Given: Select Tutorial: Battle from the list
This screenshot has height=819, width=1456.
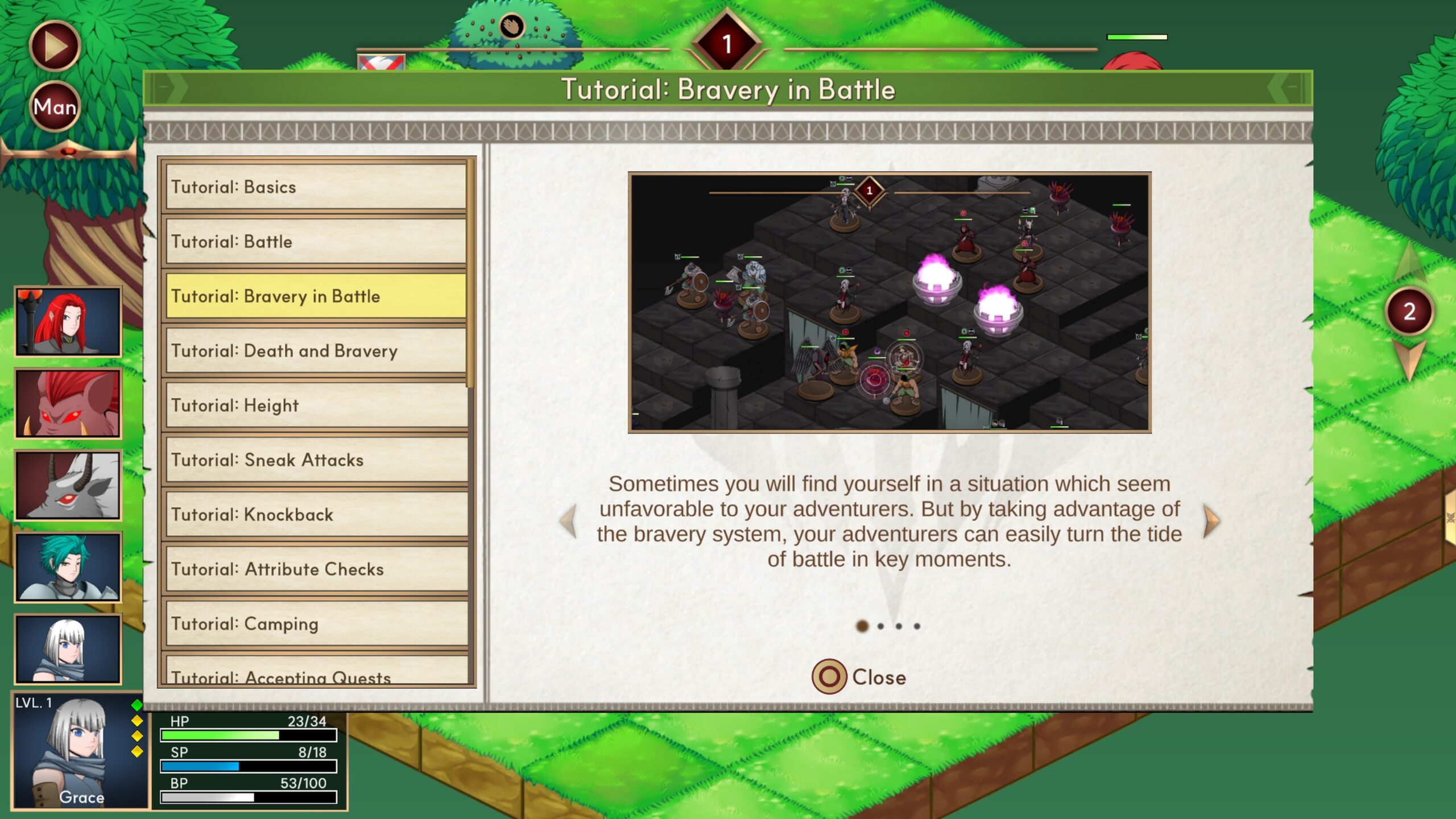Looking at the screenshot, I should tap(316, 242).
